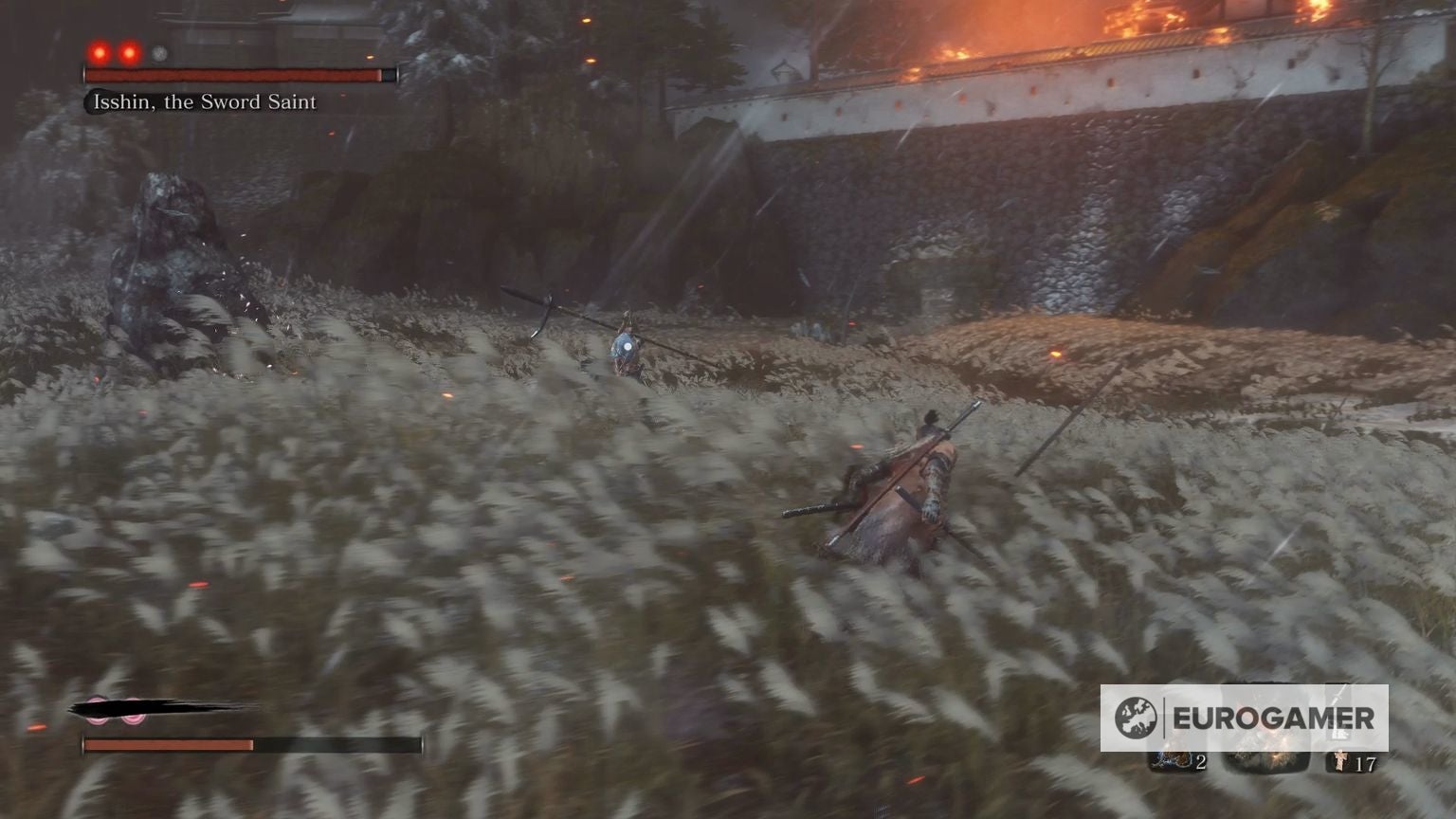Click the number 2 beside the item slot
Screen dimensions: 1456x819
click(1203, 763)
